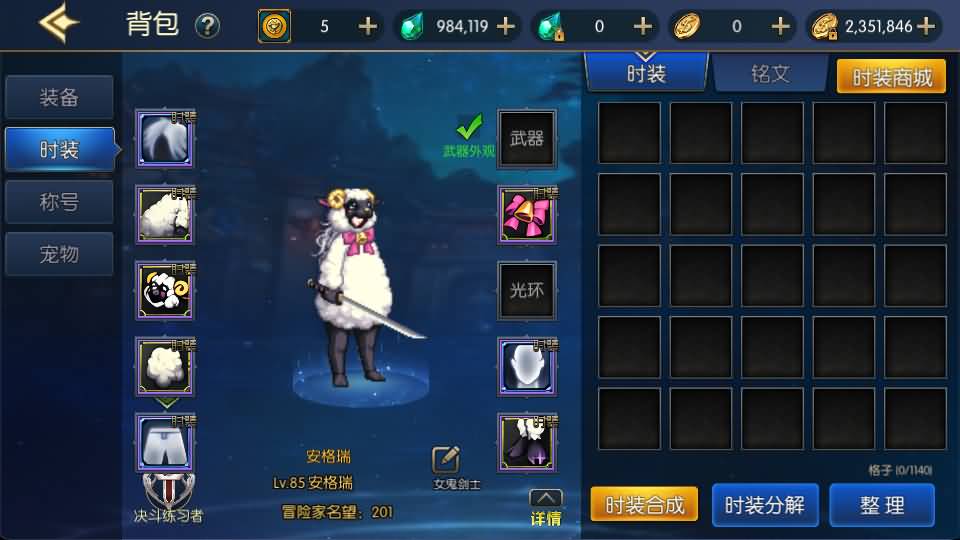
Task: Expand the 详情 details panel
Action: tap(545, 507)
